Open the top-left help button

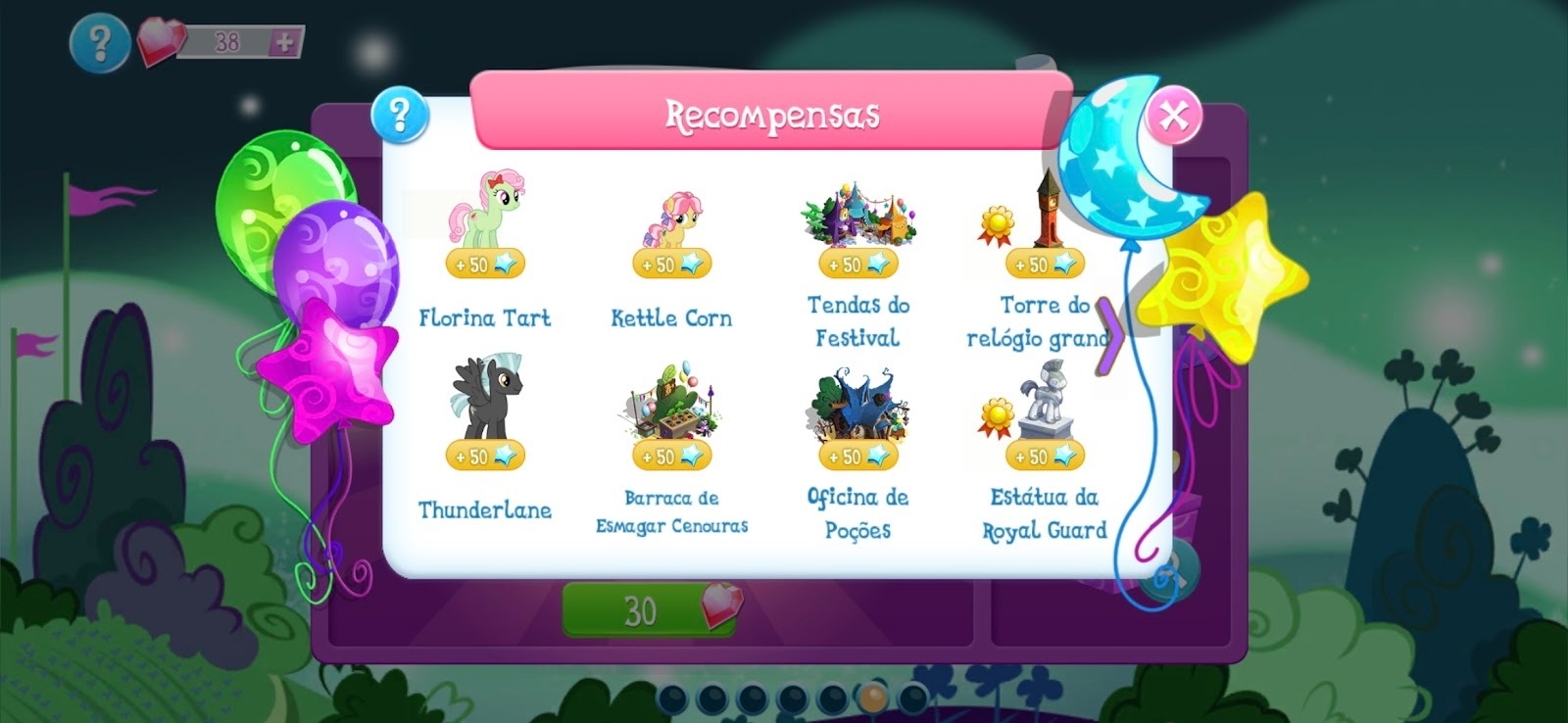pos(99,42)
